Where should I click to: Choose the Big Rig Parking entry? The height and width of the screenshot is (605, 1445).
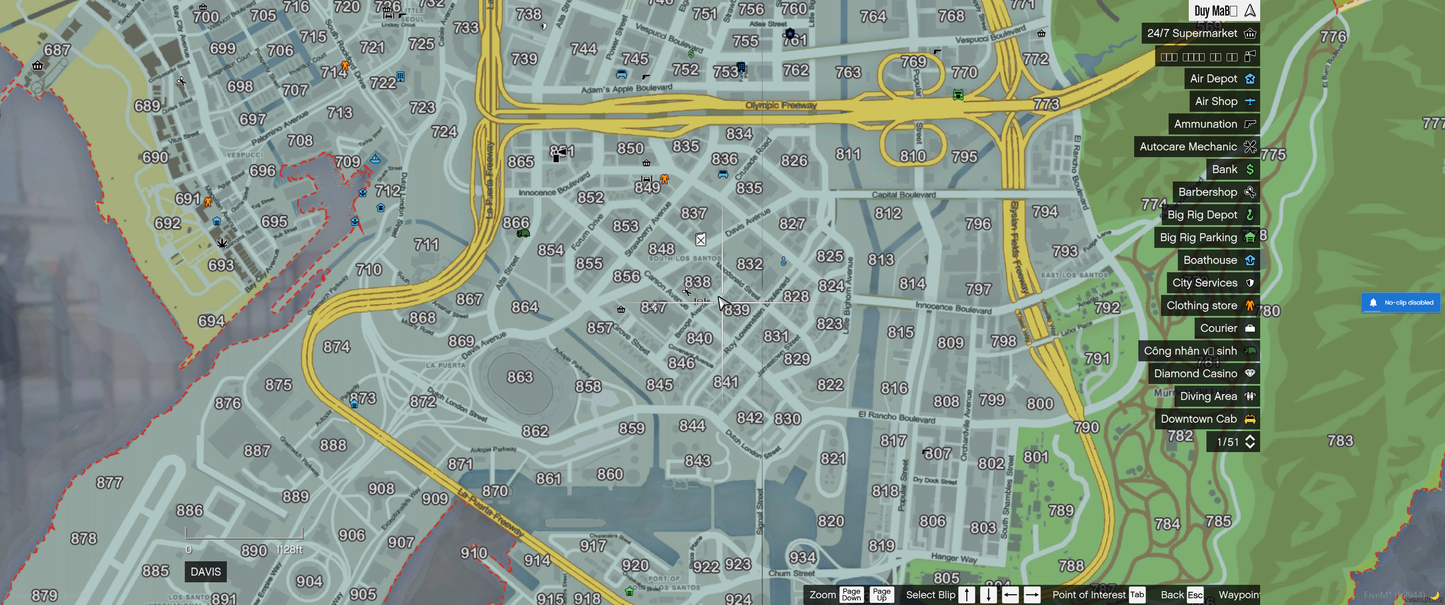pyautogui.click(x=1206, y=237)
